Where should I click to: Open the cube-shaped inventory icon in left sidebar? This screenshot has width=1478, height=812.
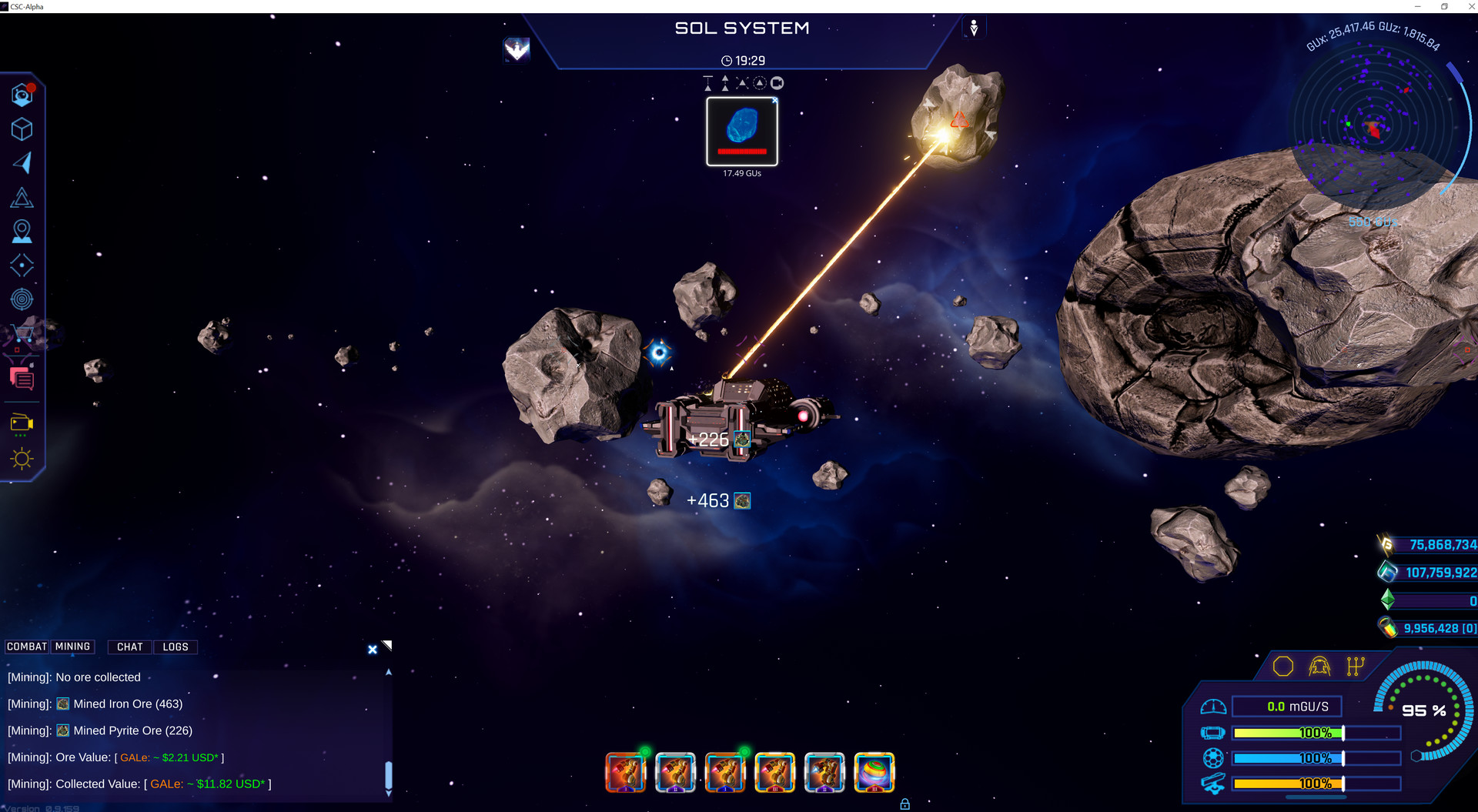22,129
